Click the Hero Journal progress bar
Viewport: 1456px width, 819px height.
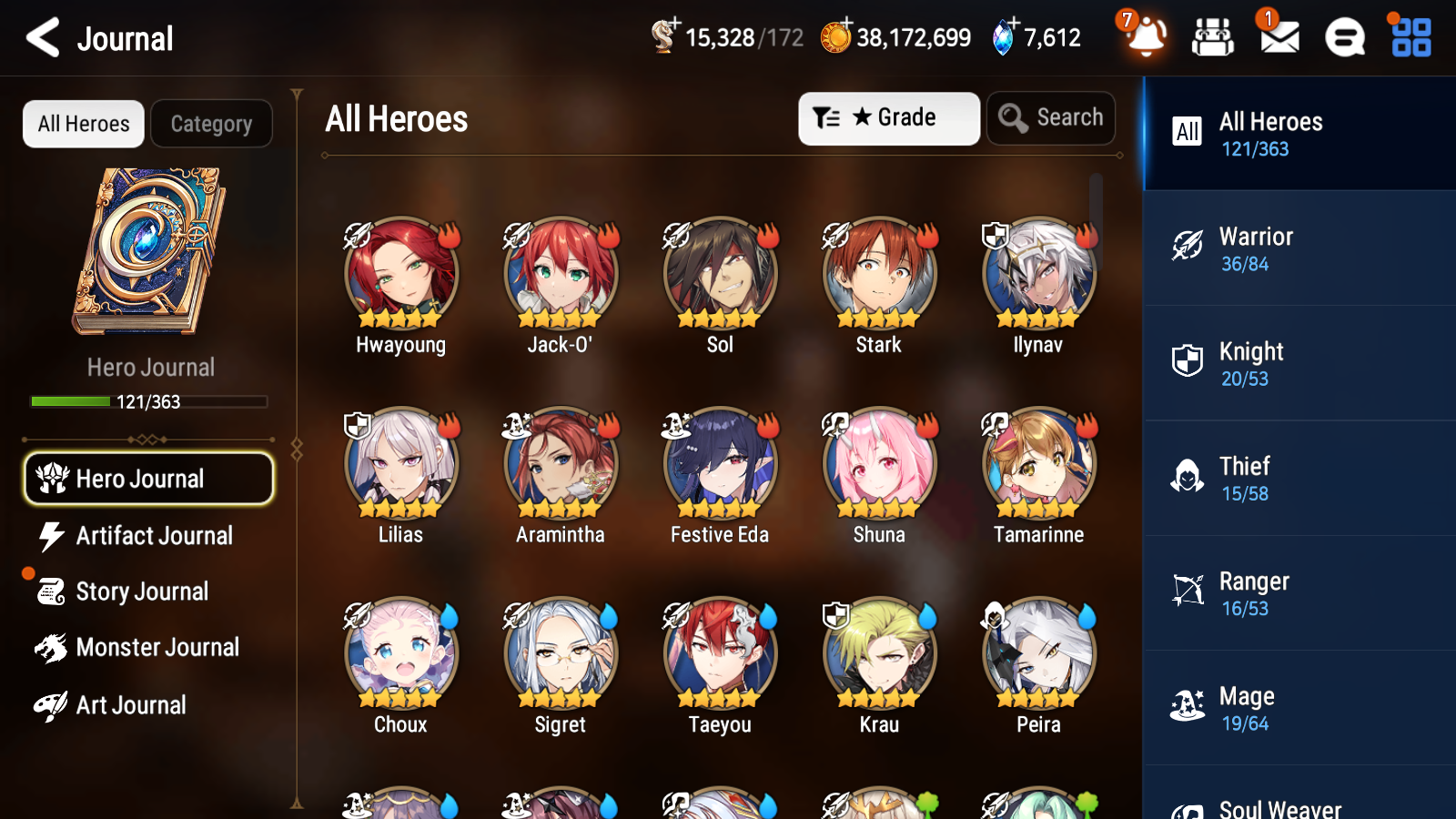pyautogui.click(x=148, y=401)
